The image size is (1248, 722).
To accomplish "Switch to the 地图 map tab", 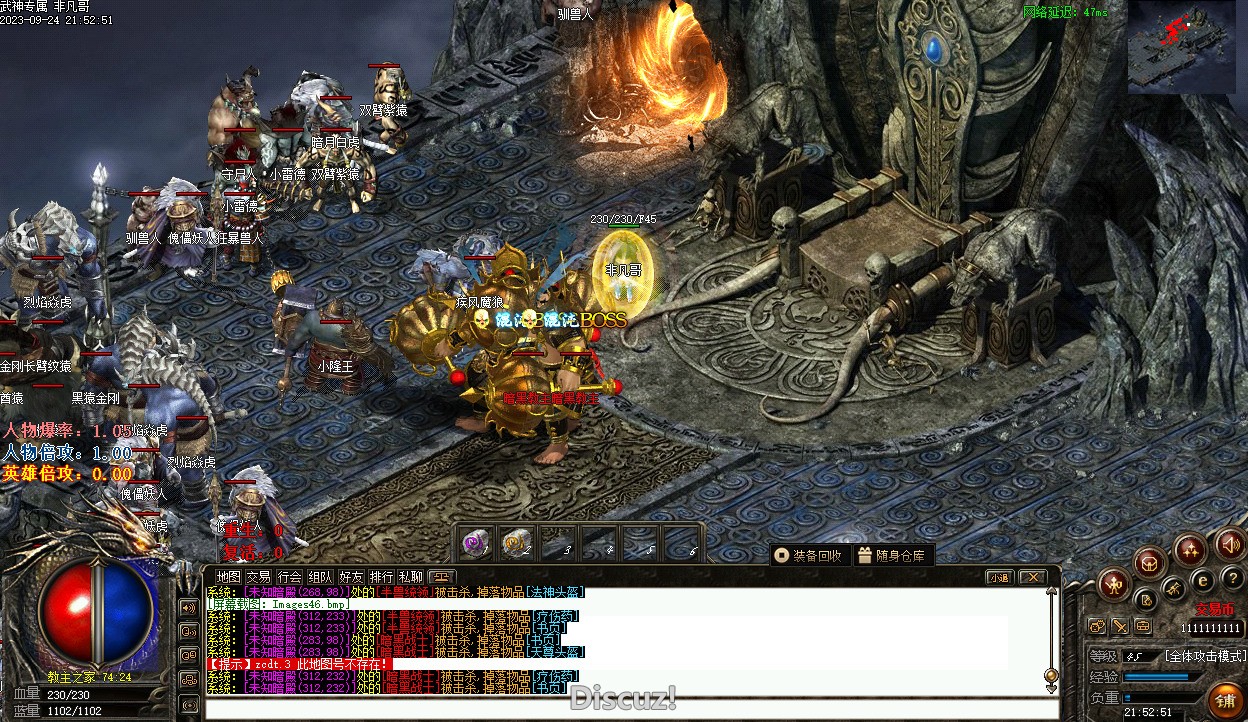I will (x=229, y=577).
